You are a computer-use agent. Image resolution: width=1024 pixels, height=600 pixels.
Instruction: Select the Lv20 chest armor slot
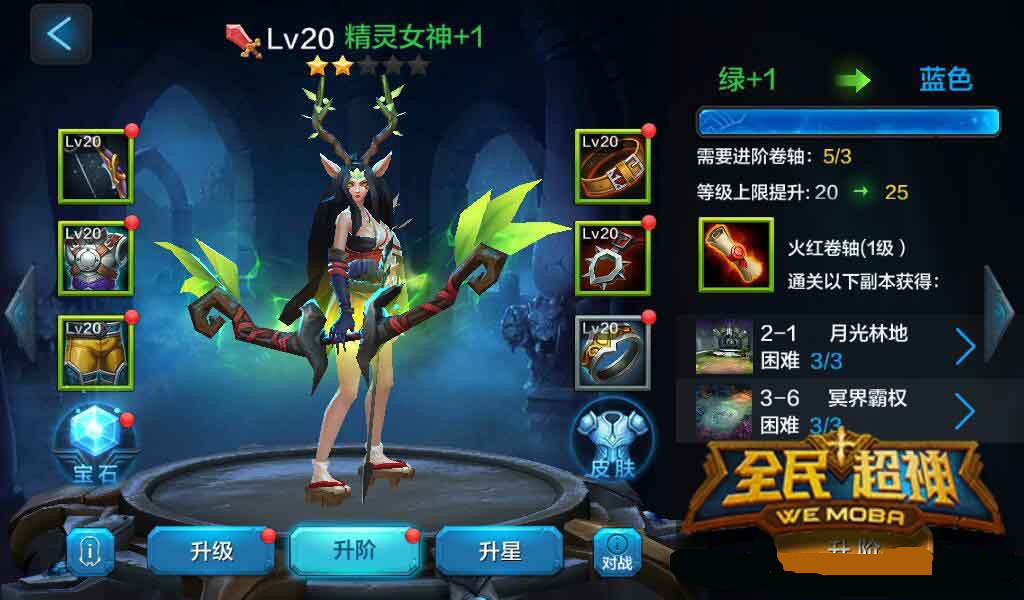point(96,258)
